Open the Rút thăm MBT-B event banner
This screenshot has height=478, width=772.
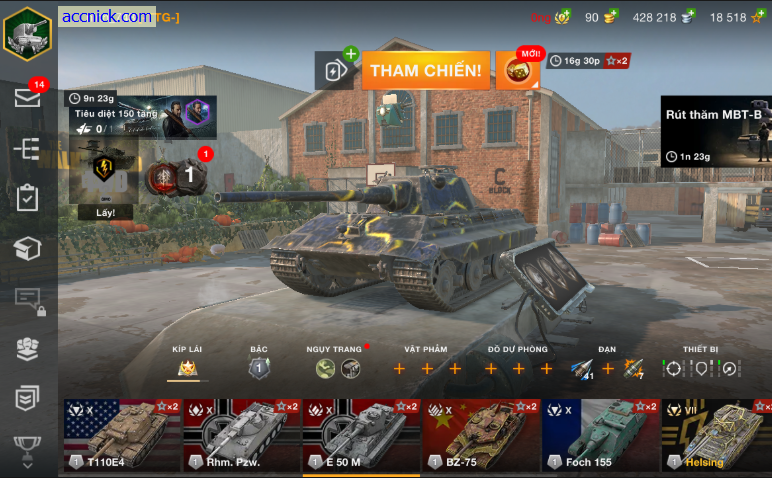click(716, 131)
